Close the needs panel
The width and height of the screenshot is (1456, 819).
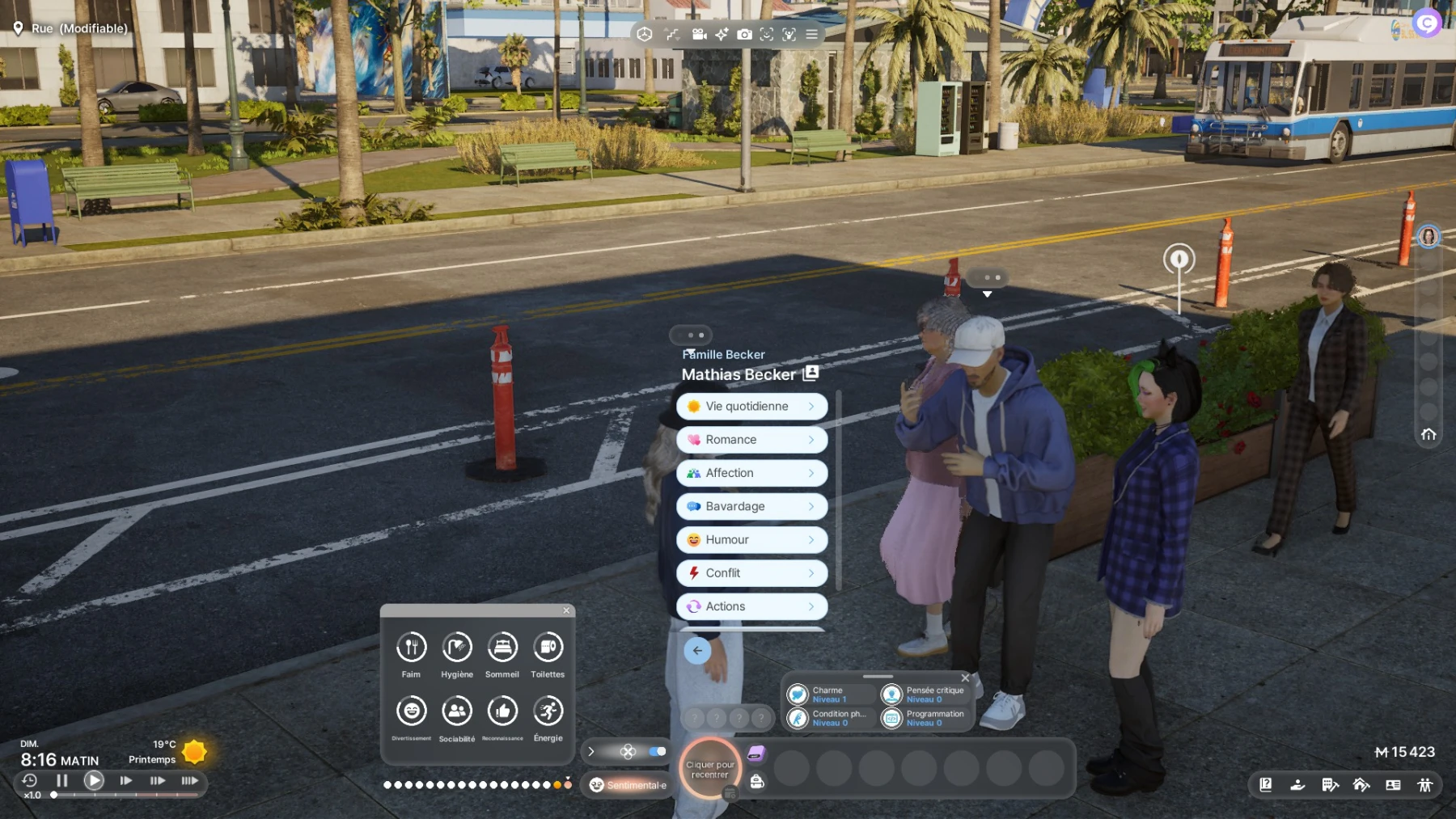tap(566, 610)
